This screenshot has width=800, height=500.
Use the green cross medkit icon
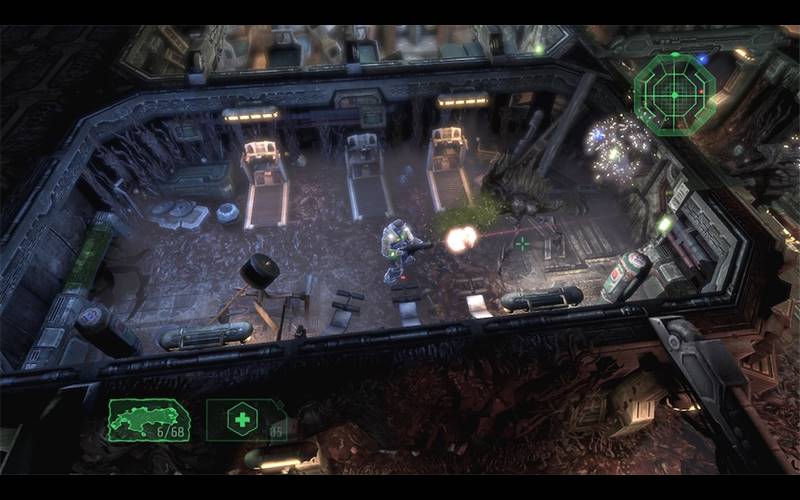243,421
